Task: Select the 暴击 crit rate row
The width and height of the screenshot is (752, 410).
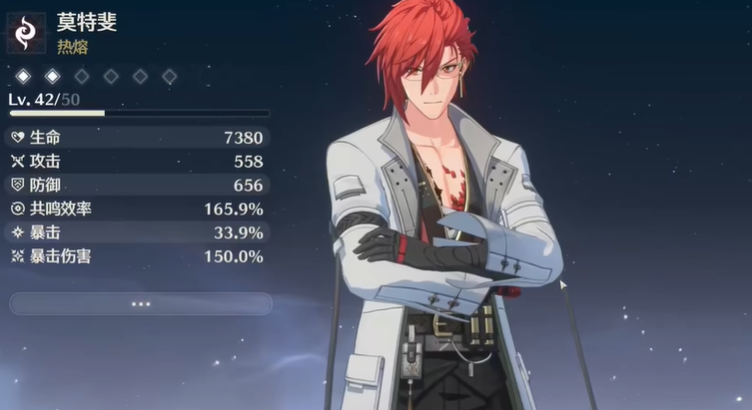Action: (x=137, y=233)
